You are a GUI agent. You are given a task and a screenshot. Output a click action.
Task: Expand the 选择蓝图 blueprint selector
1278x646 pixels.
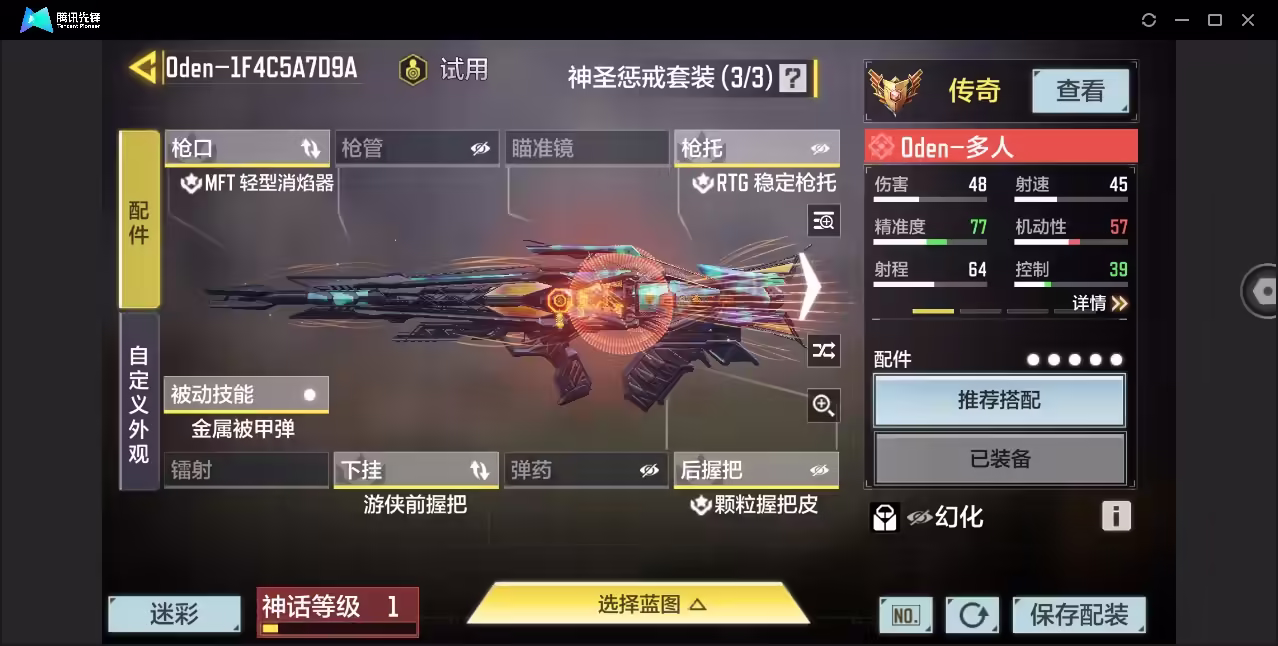point(639,604)
